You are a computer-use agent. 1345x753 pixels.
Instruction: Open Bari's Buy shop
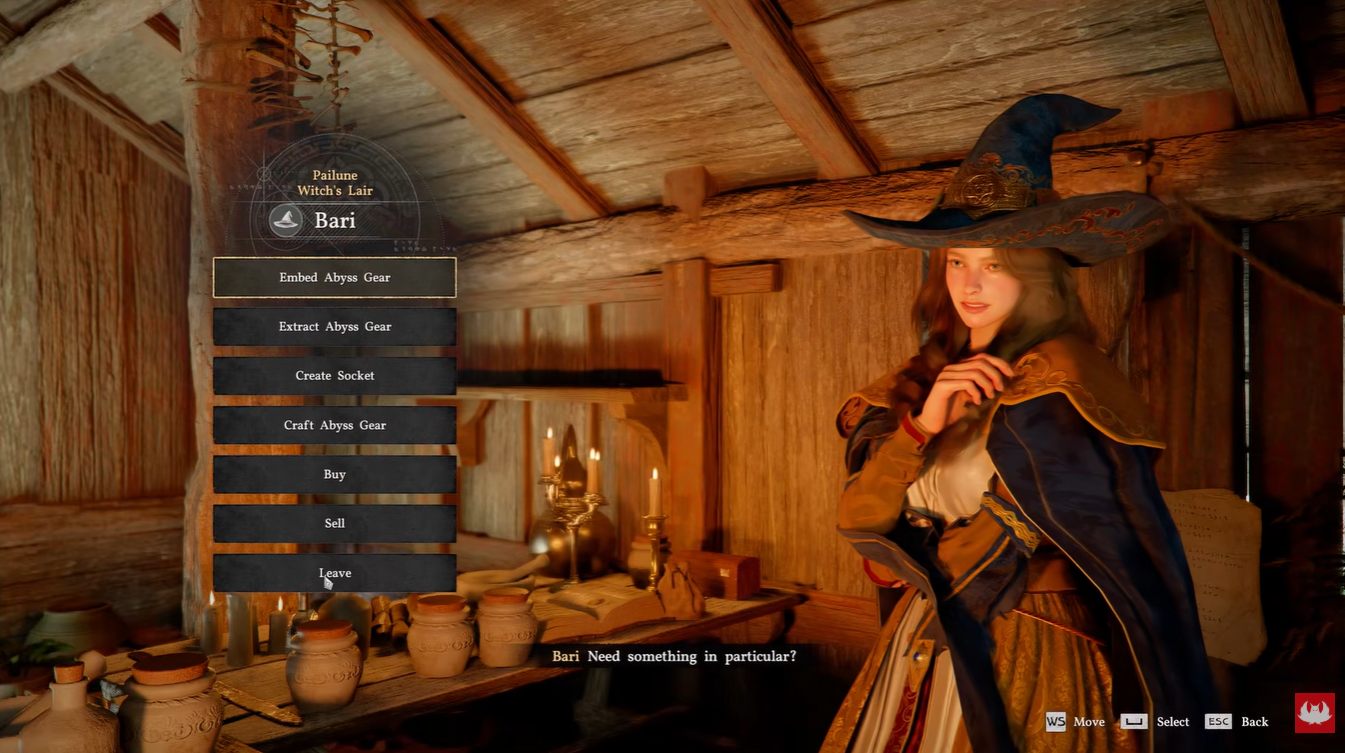(x=334, y=474)
